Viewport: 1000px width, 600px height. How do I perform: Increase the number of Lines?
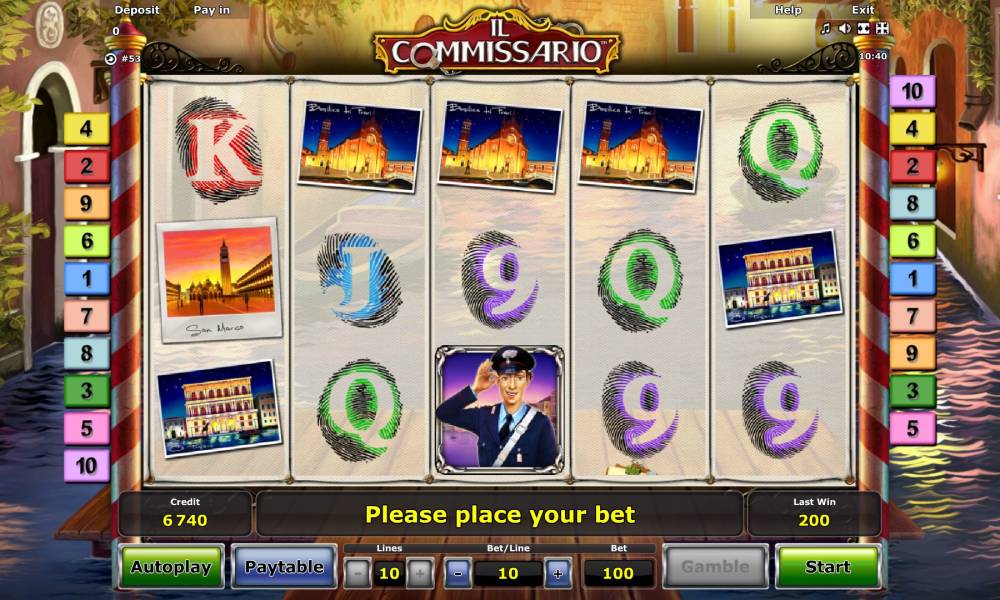[420, 573]
